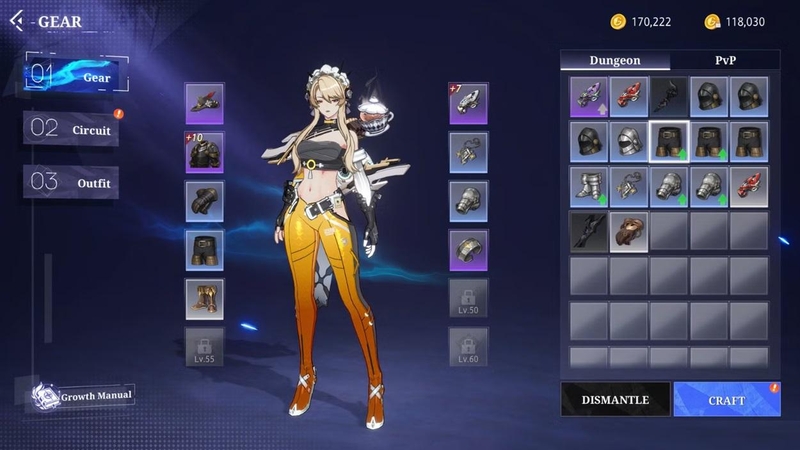Select the brown leather boots in inventory

629,231
